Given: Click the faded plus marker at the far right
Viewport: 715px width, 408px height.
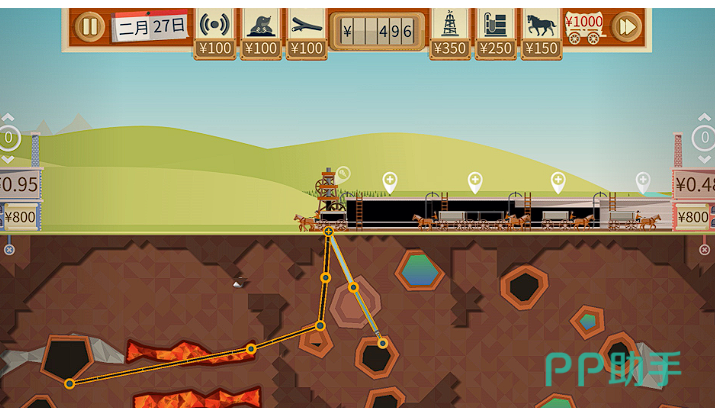Looking at the screenshot, I should 643,181.
